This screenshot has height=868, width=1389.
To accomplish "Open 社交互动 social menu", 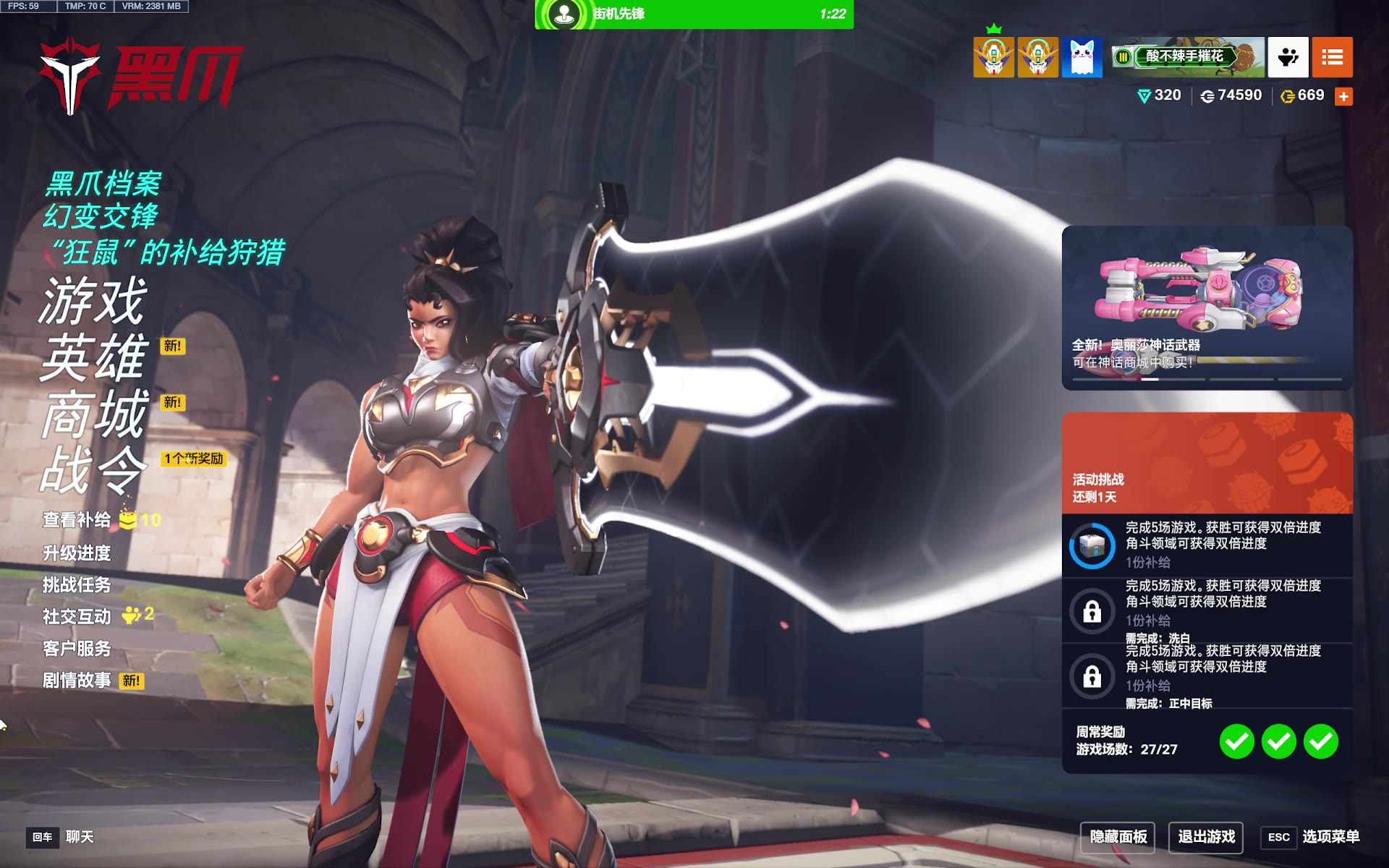I will (x=77, y=617).
